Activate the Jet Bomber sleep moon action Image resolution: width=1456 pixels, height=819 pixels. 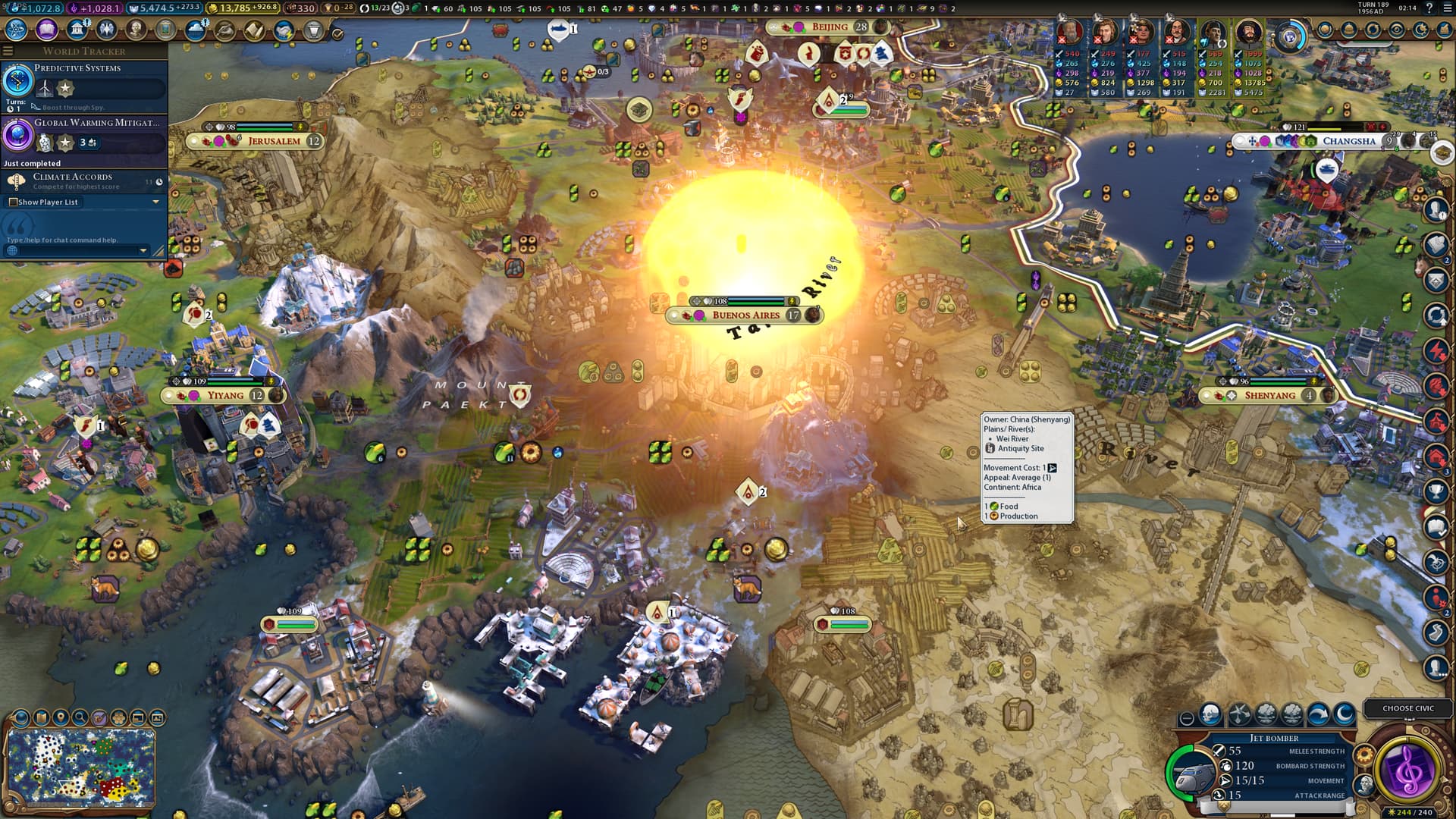[x=1344, y=714]
